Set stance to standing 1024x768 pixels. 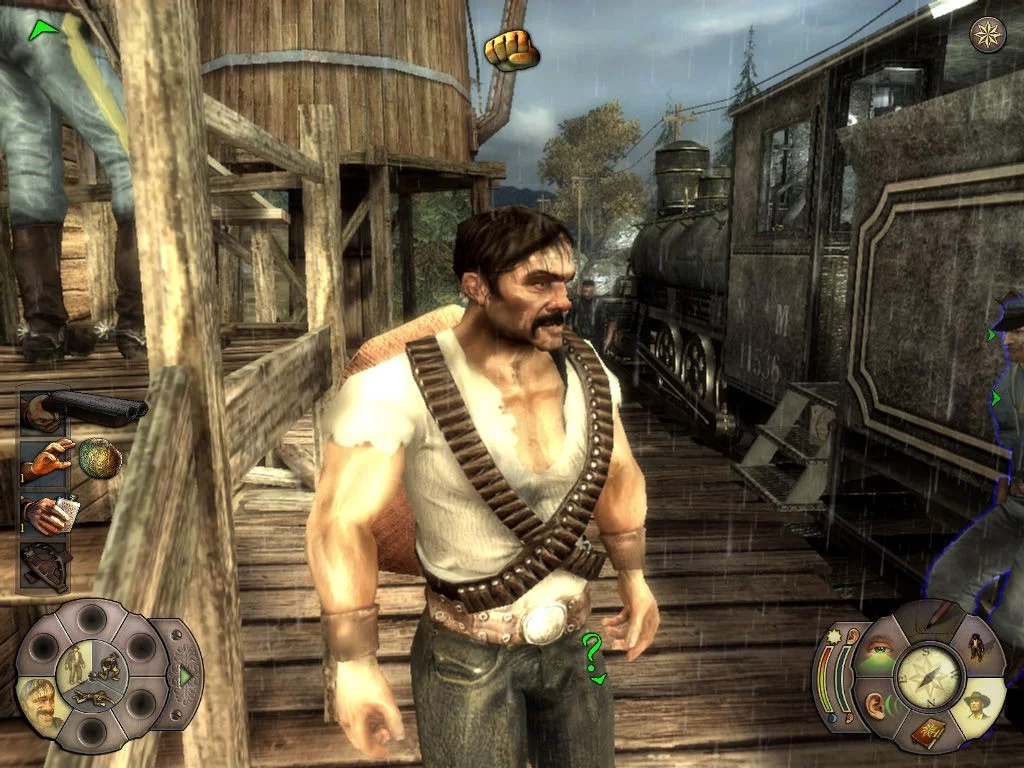tap(76, 661)
